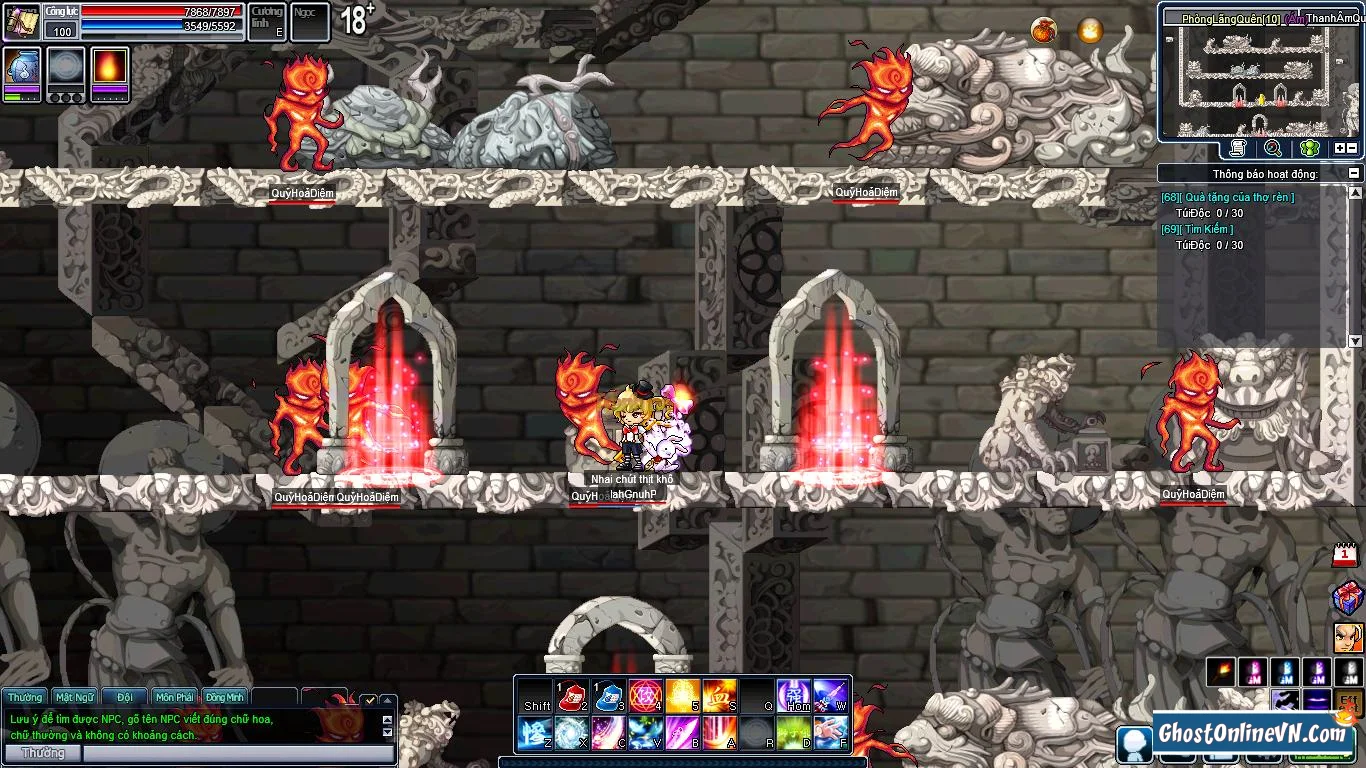Viewport: 1366px width, 768px height.
Task: Cast the open-hand palm skill on F
Action: pos(830,734)
